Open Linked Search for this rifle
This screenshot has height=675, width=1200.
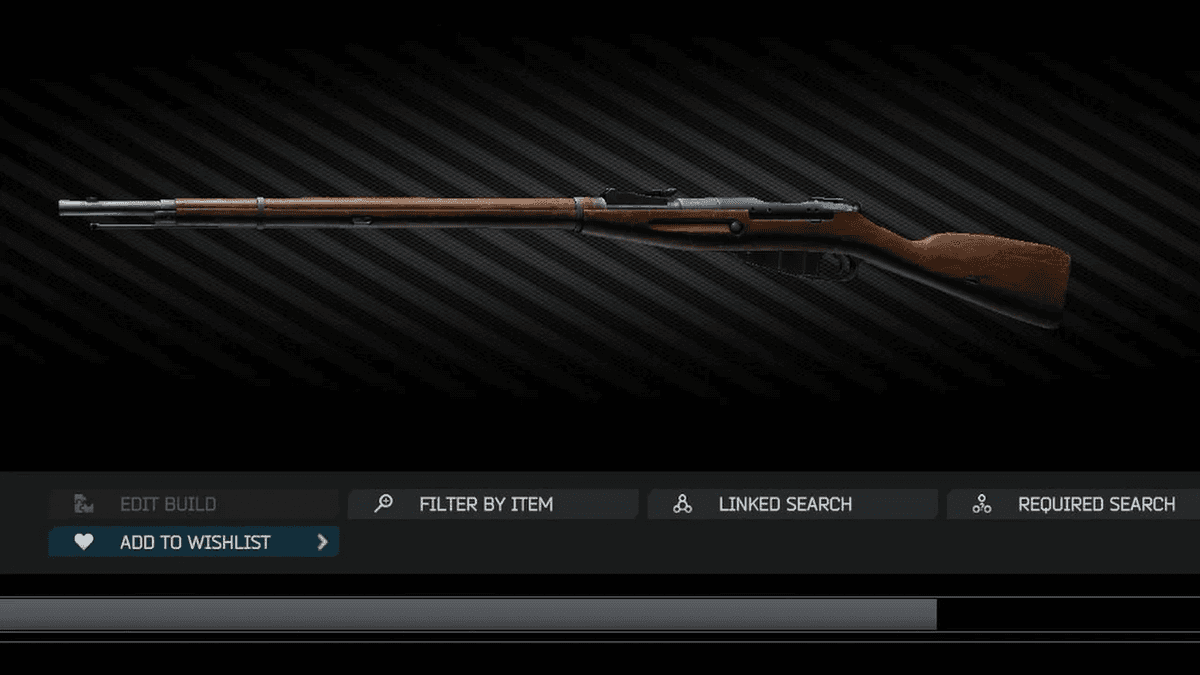click(x=785, y=504)
